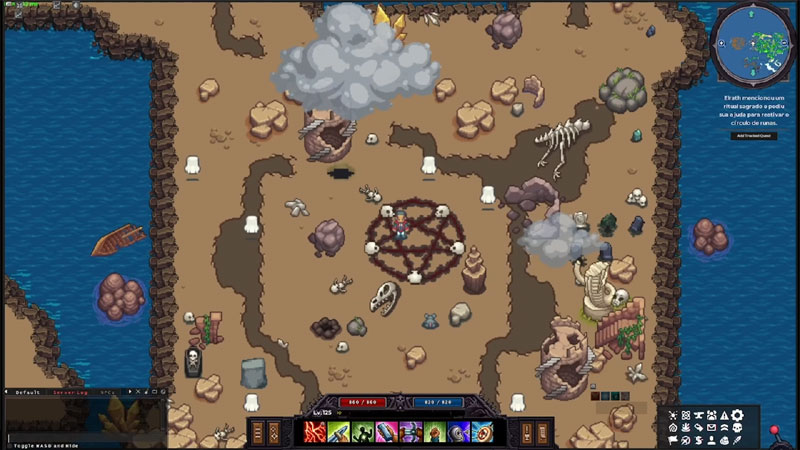This screenshot has height=450, width=800.
Task: Use the green sword slash skill
Action: (x=339, y=432)
